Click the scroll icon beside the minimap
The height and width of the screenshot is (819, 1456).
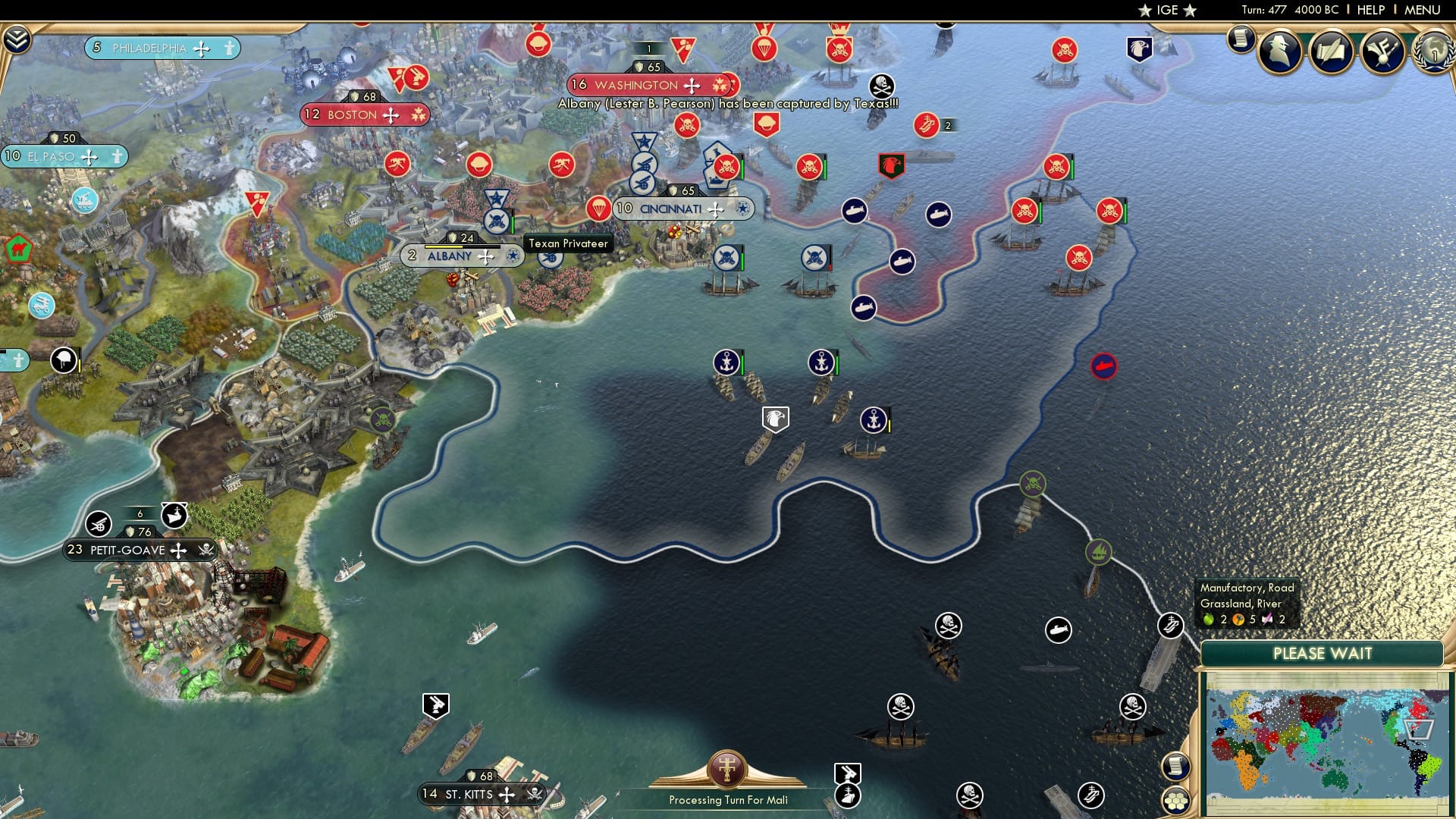(x=1176, y=768)
